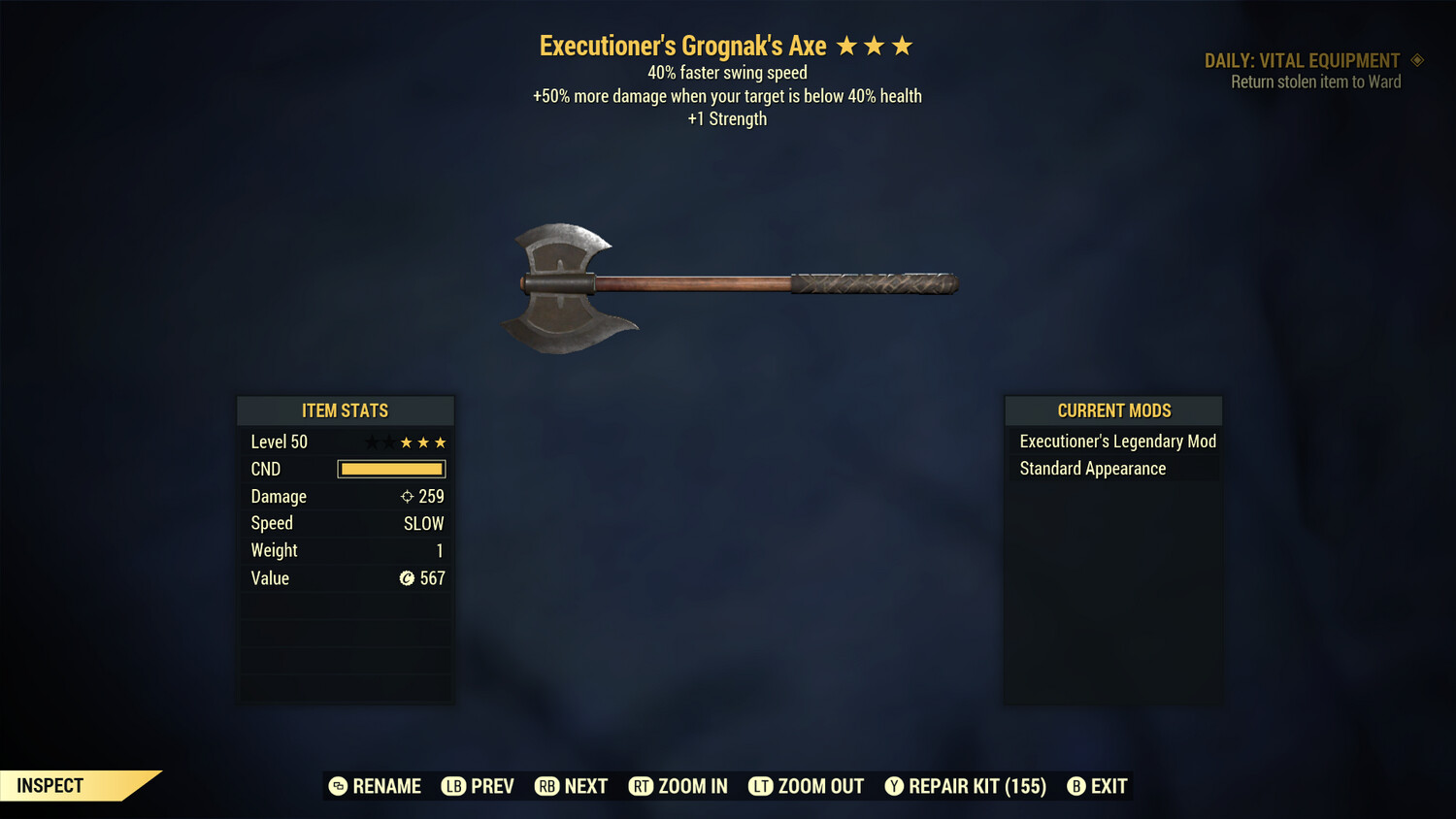Click the RT ZOOM IN icon
The height and width of the screenshot is (819, 1456).
[x=641, y=786]
